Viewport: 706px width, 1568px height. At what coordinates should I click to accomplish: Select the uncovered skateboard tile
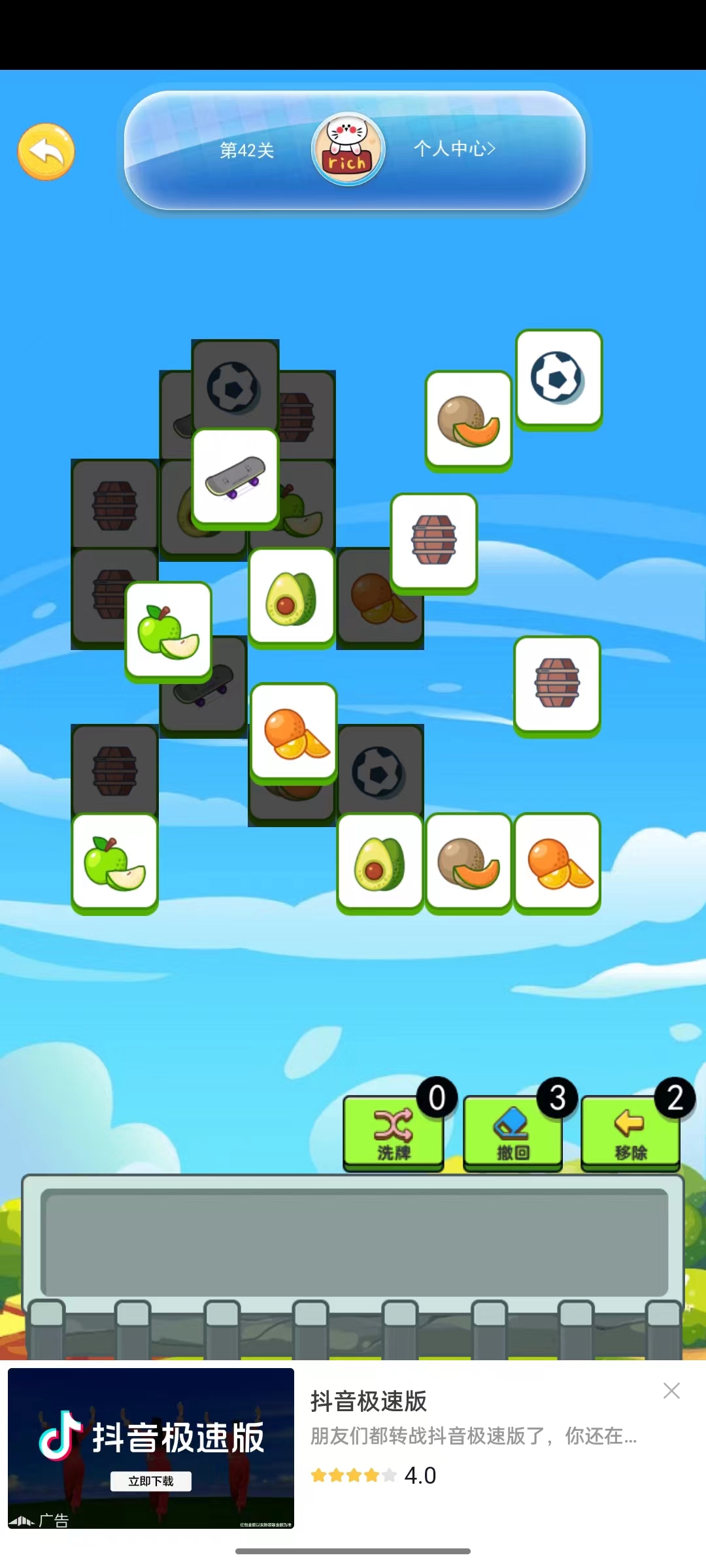[235, 476]
